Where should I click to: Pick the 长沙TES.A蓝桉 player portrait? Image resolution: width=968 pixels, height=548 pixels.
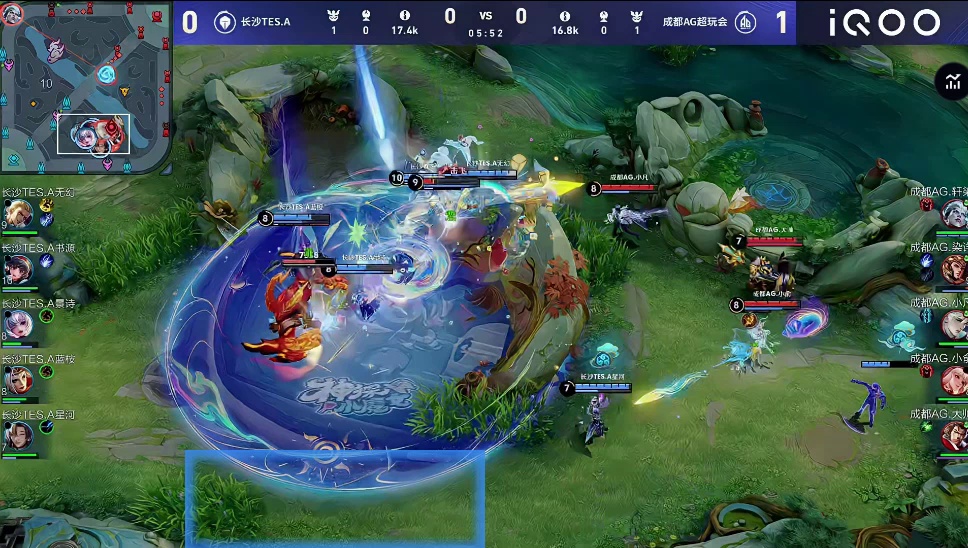[18, 380]
